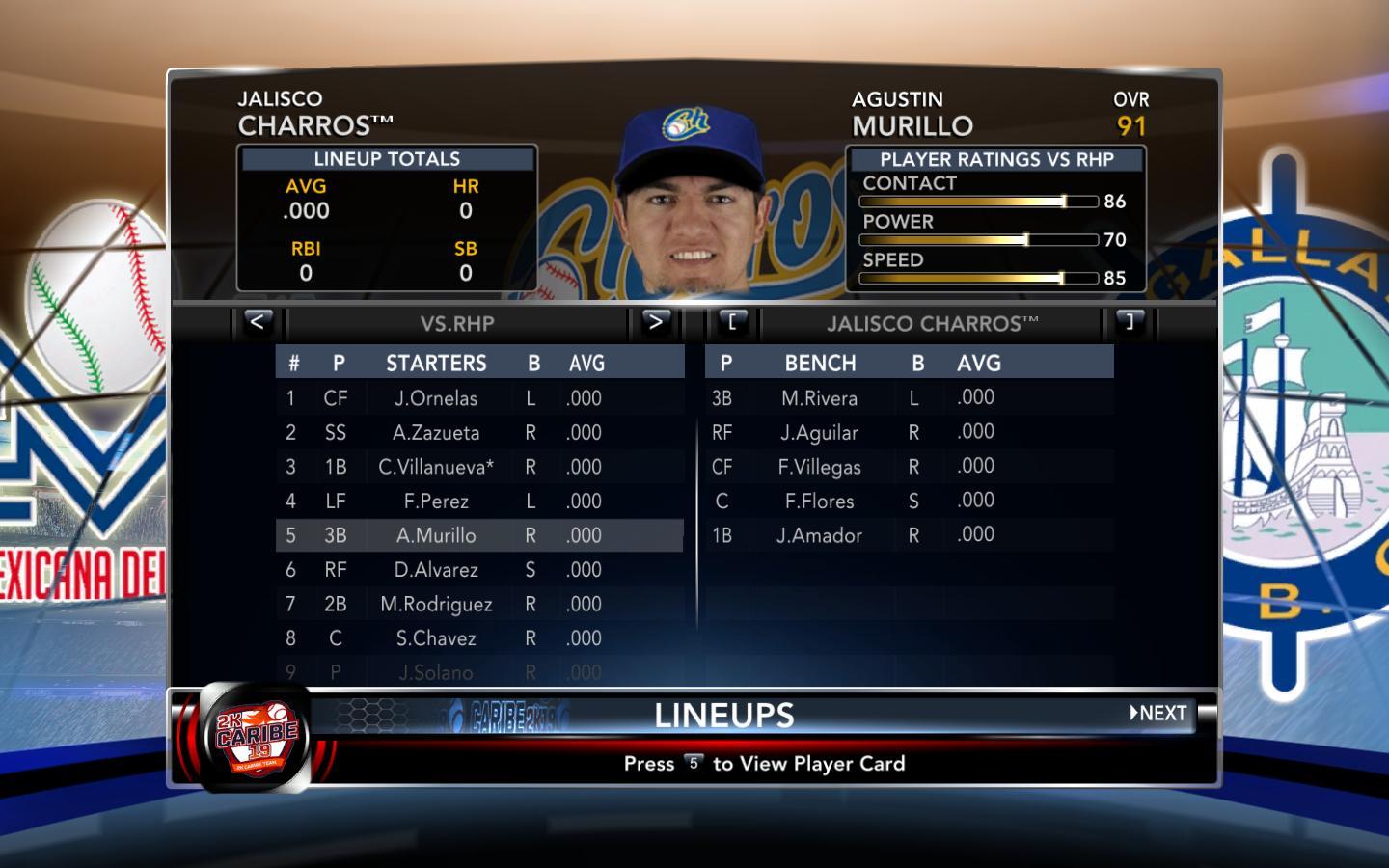Select the left bracket team switcher
This screenshot has width=1389, height=868.
[x=732, y=322]
